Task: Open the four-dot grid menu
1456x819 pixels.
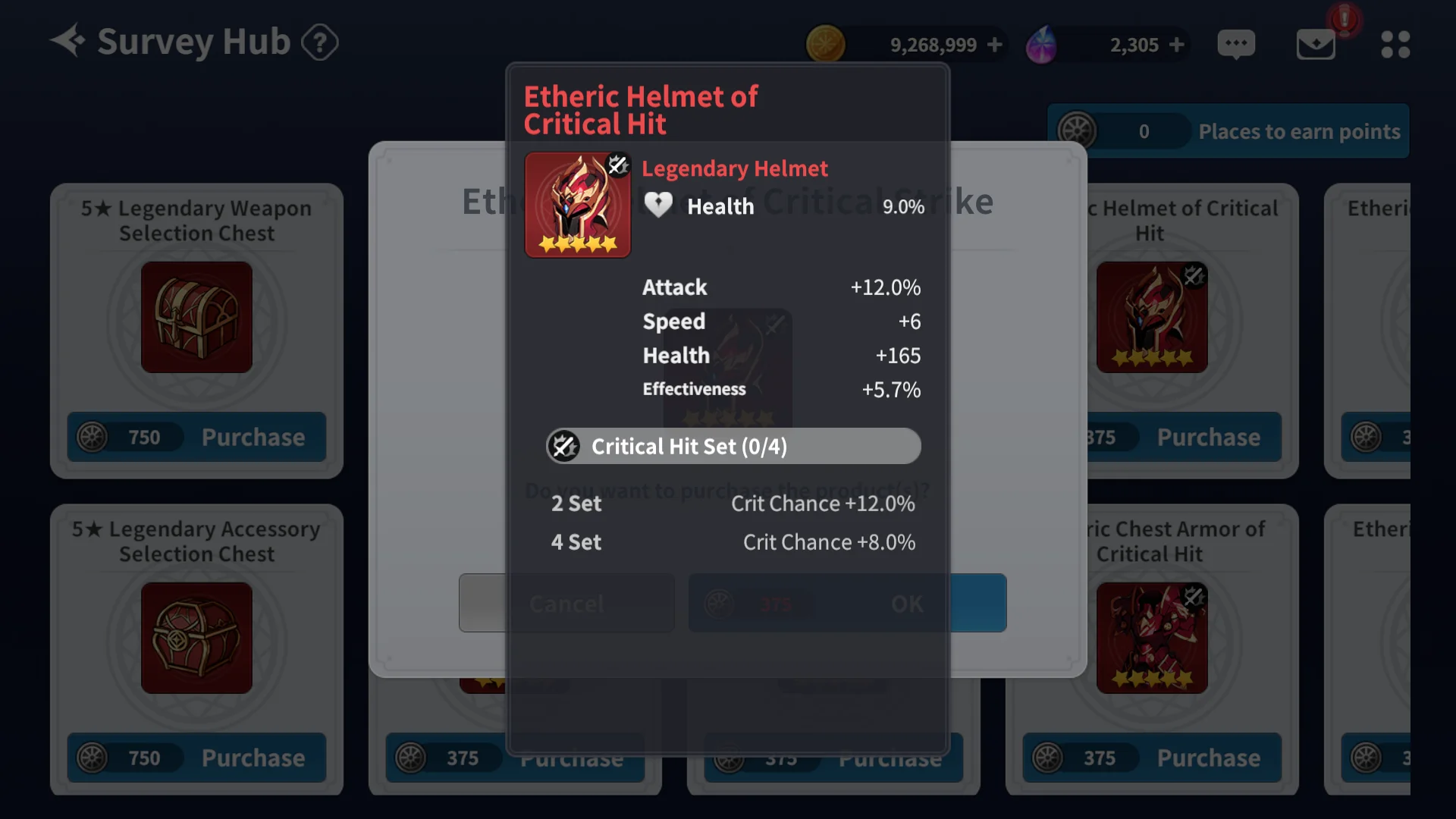Action: 1395,44
